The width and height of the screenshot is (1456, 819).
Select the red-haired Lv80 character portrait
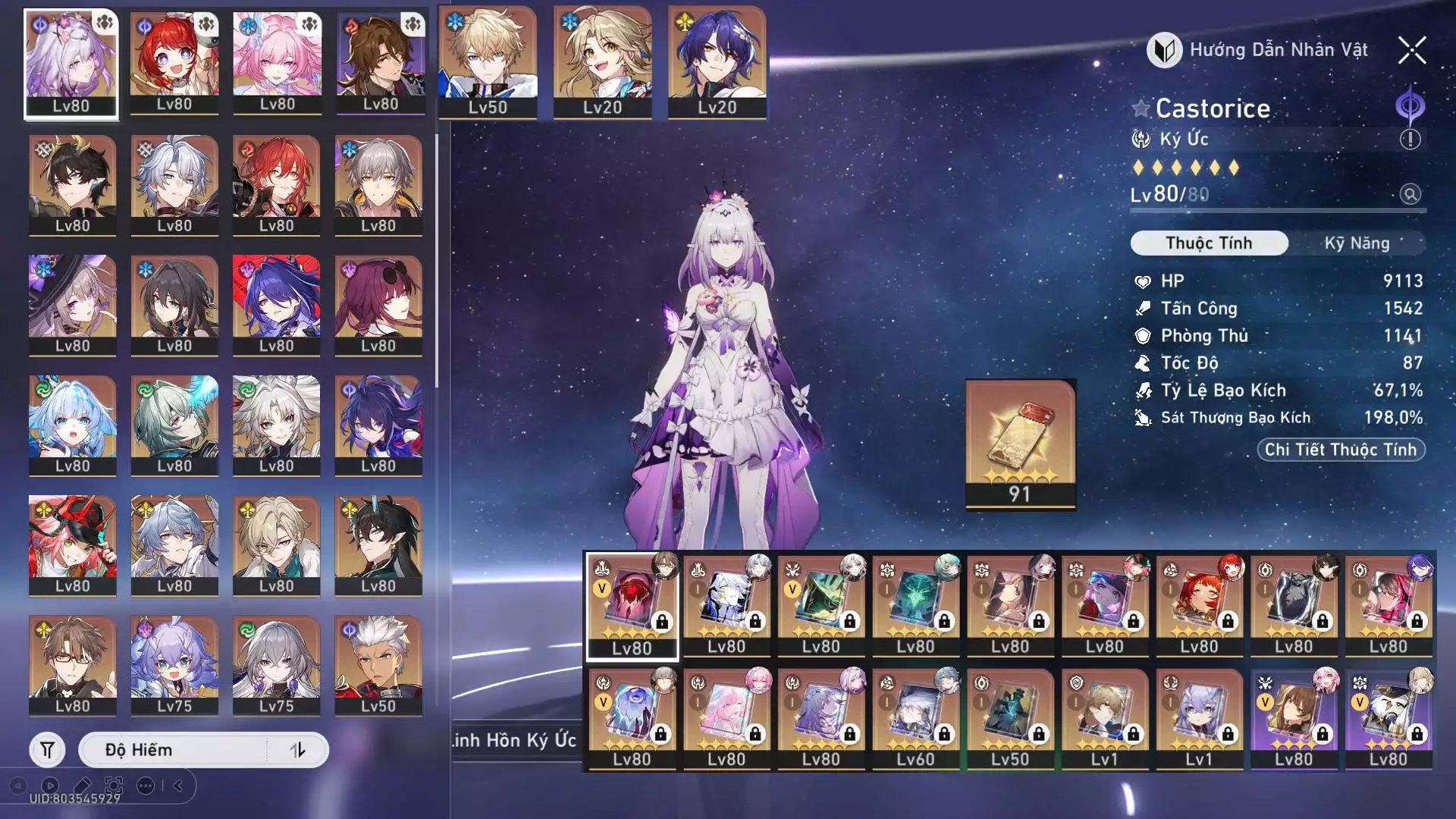coord(174,64)
